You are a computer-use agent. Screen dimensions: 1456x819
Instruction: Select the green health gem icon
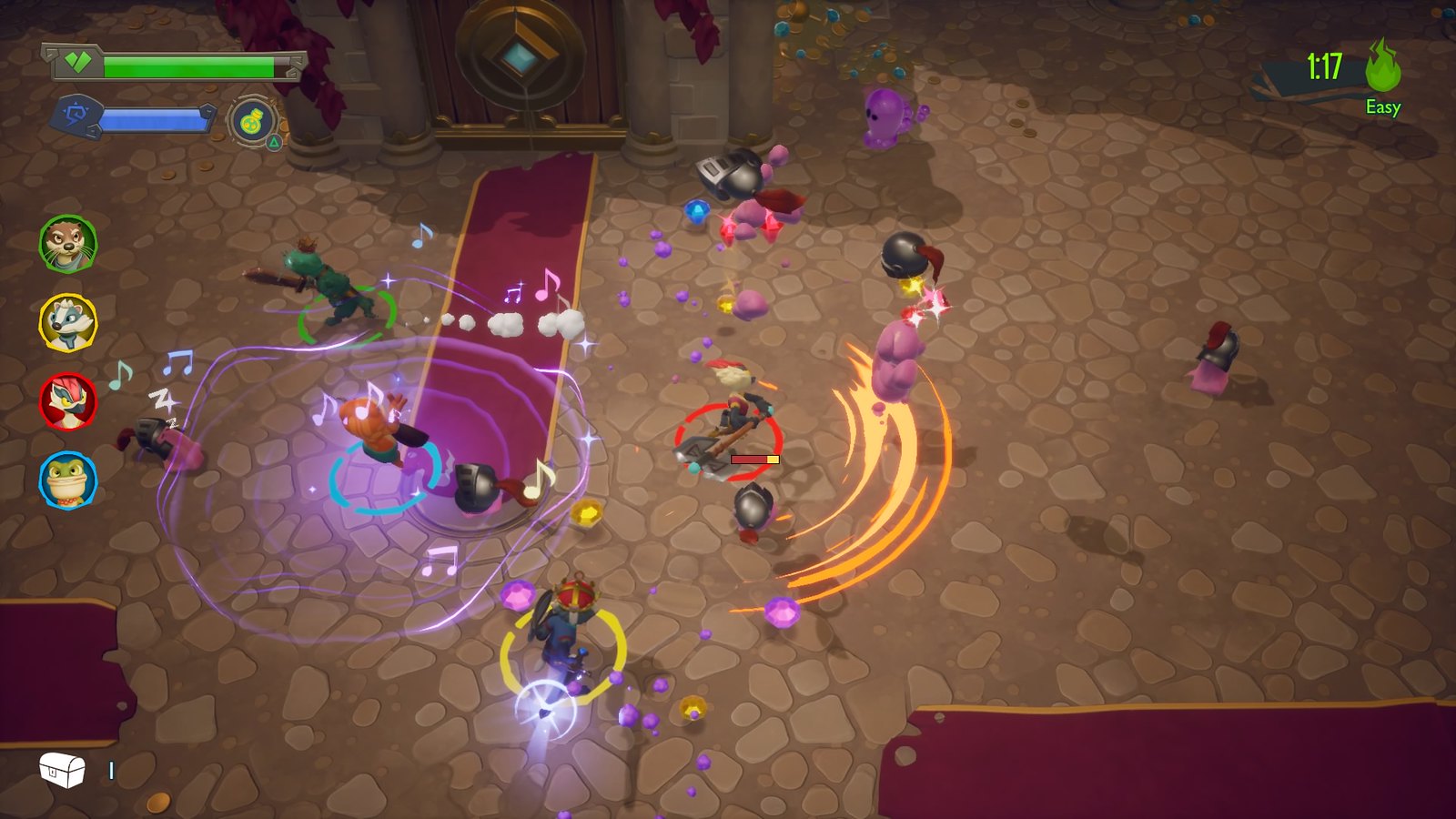[x=77, y=64]
